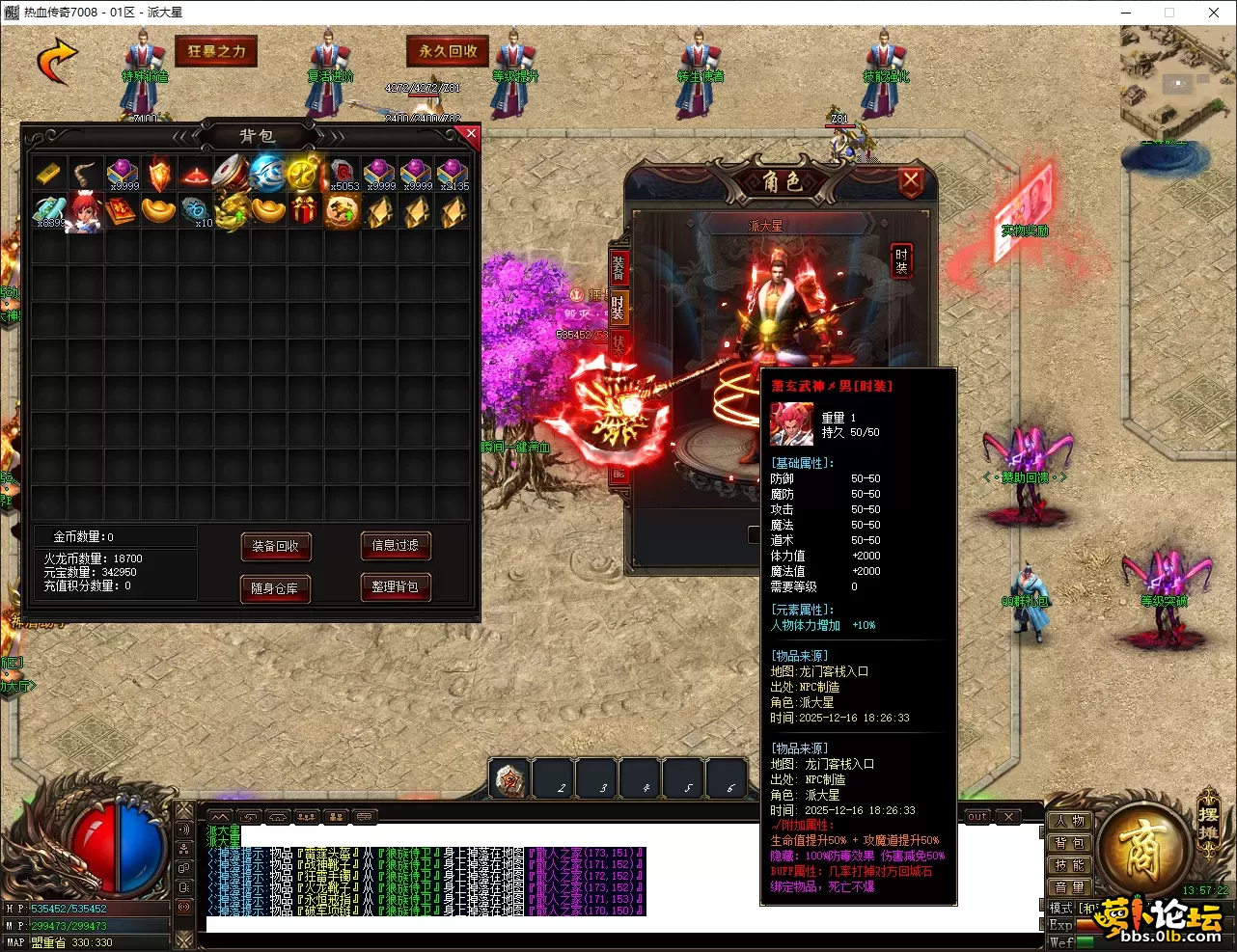Switch to the 装备 tab
The image size is (1237, 952).
click(618, 267)
